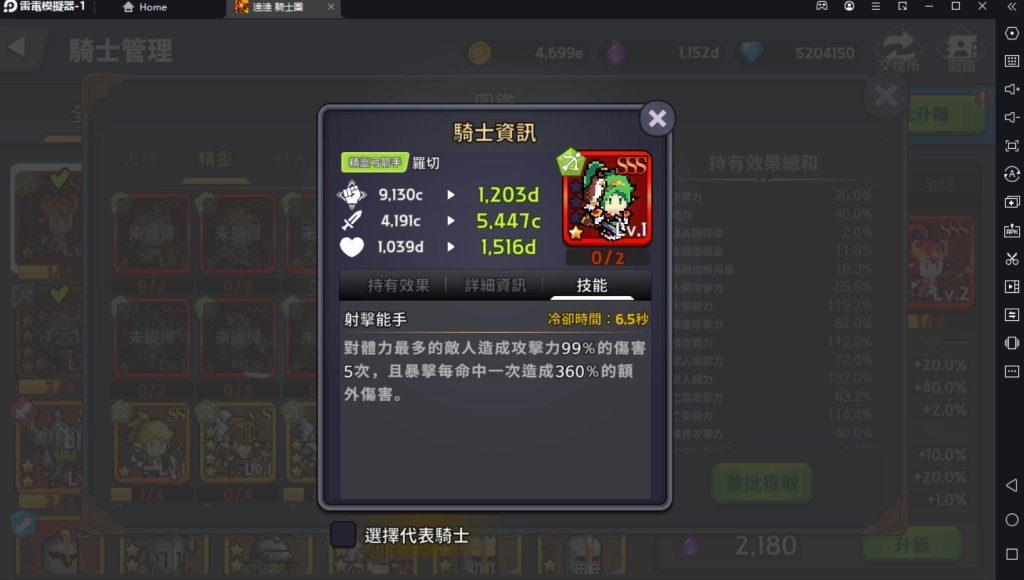This screenshot has width=1024, height=580.
Task: Go back with the top-left arrow
Action: [17, 48]
